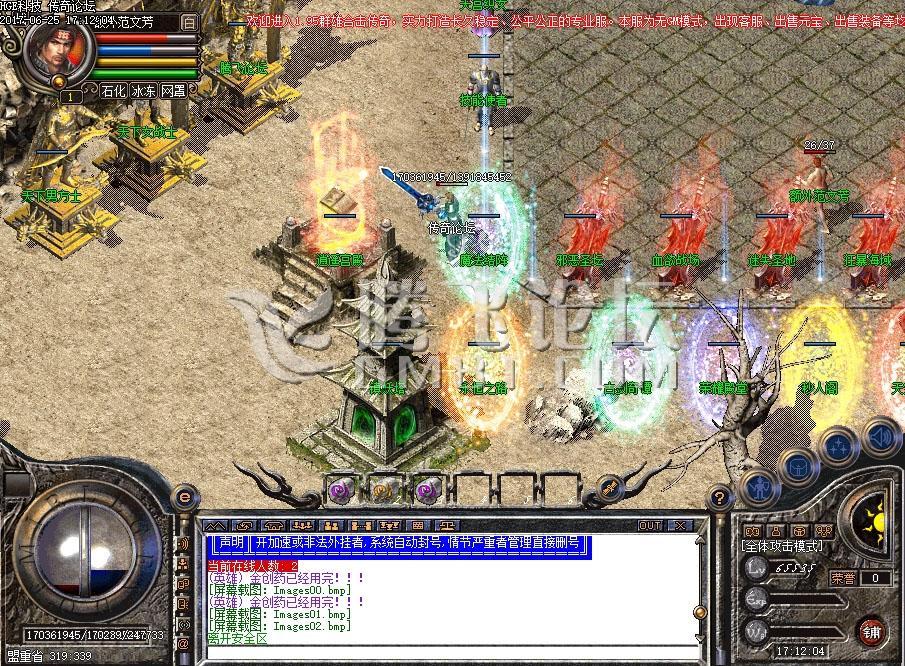Open the bag inventory round button
Image resolution: width=905 pixels, height=666 pixels.
click(x=797, y=465)
